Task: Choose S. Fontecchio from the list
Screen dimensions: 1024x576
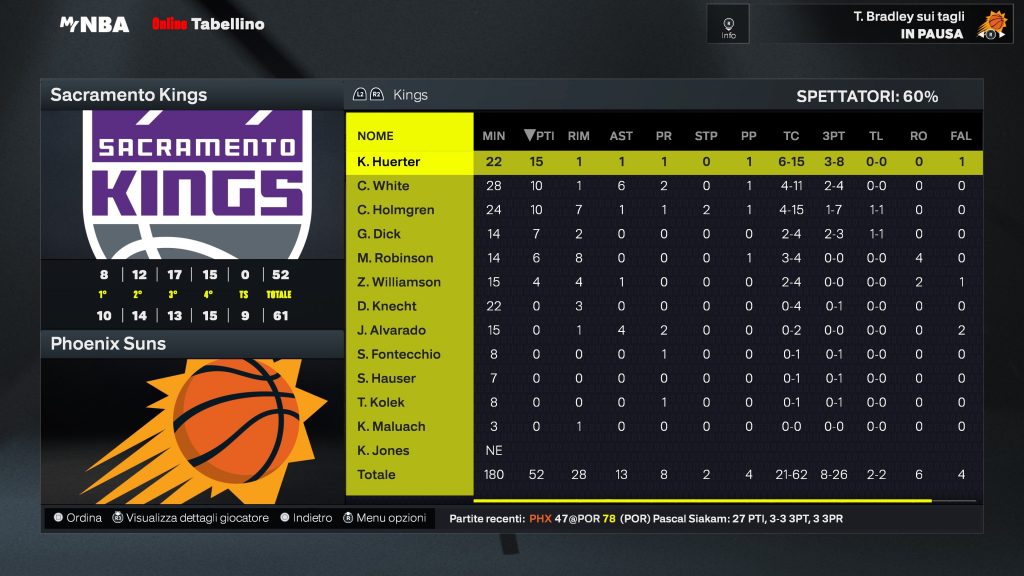Action: click(x=399, y=354)
